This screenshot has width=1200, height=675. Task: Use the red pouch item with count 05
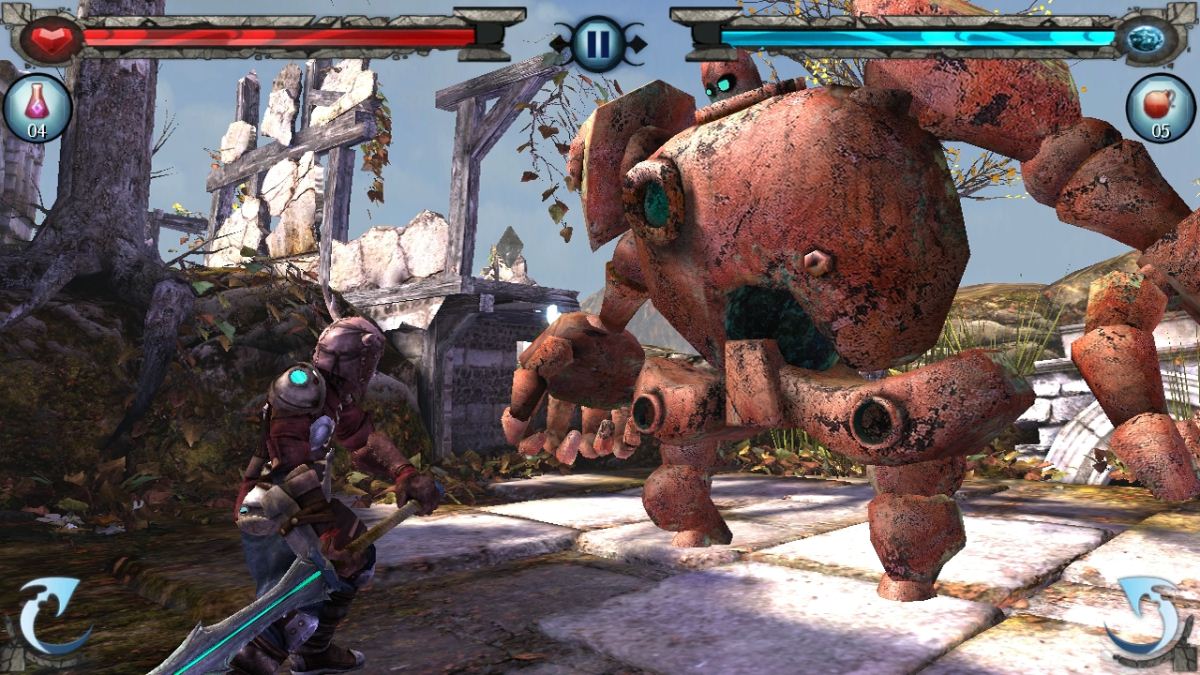click(x=1161, y=108)
